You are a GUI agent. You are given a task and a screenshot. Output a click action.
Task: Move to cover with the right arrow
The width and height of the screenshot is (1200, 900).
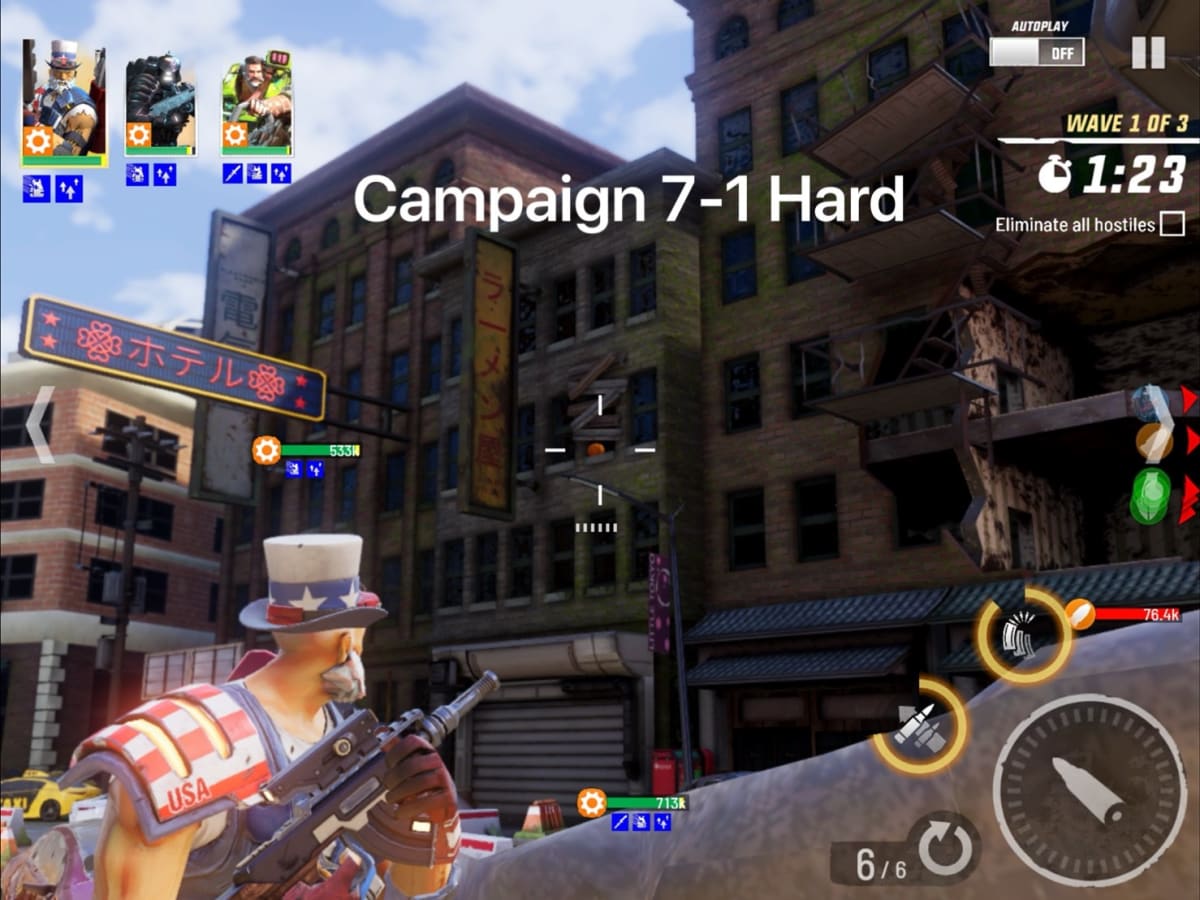[1160, 408]
